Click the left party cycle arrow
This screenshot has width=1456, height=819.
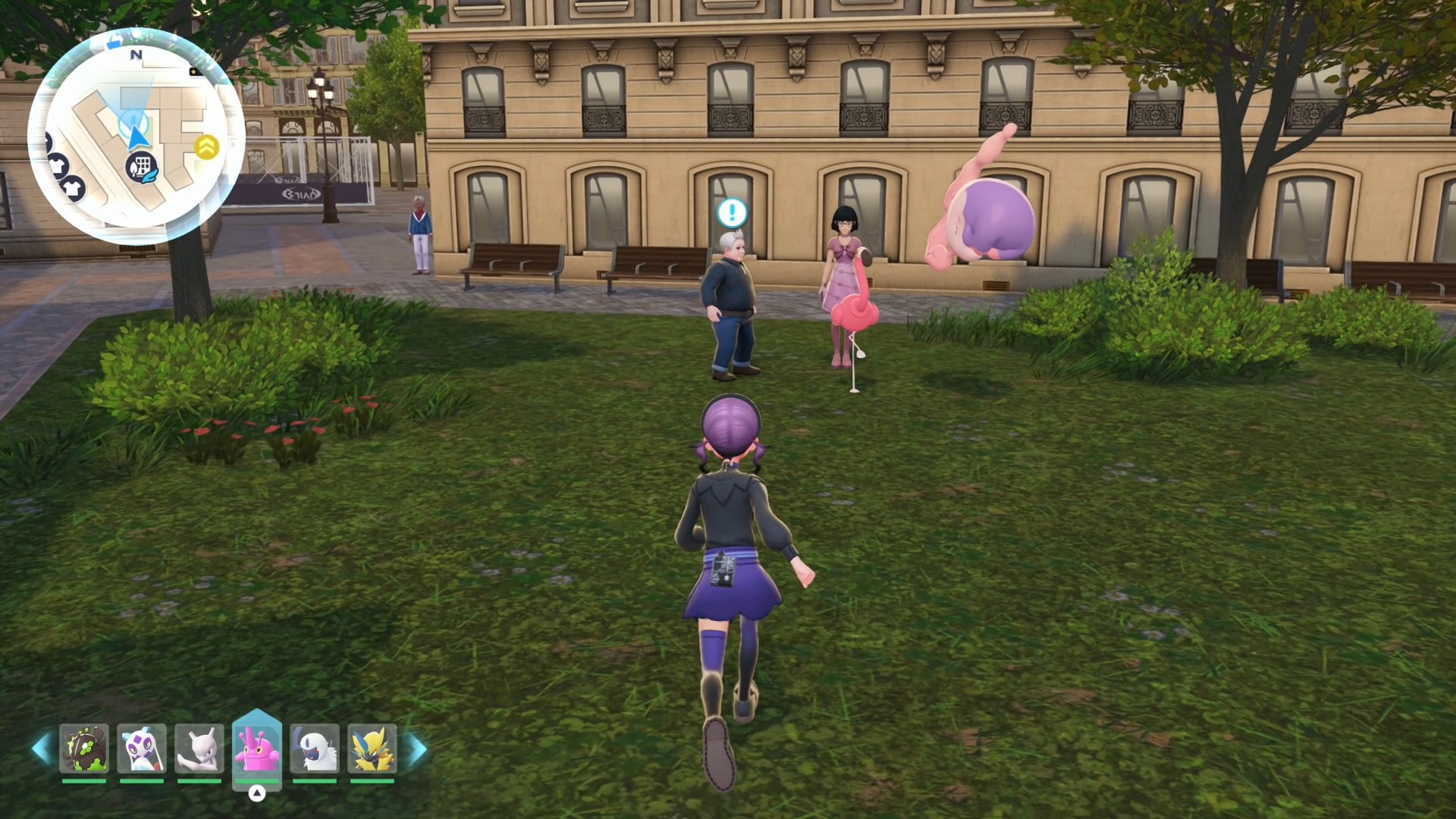coord(42,748)
